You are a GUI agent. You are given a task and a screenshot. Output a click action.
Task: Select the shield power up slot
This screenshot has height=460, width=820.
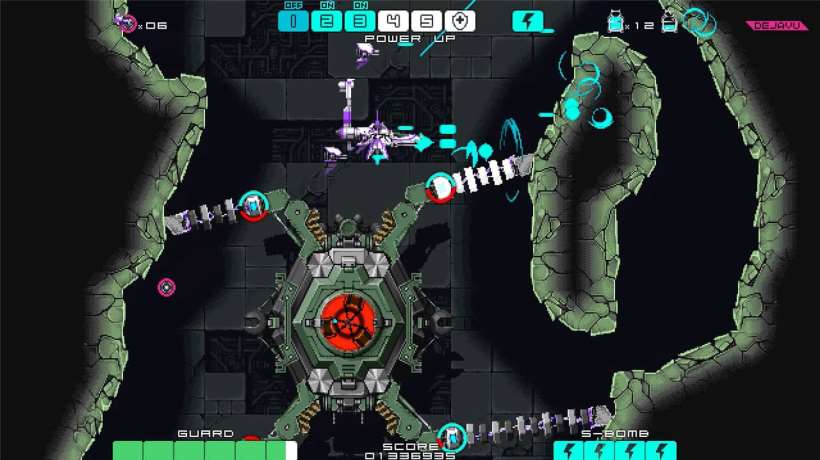(x=460, y=20)
